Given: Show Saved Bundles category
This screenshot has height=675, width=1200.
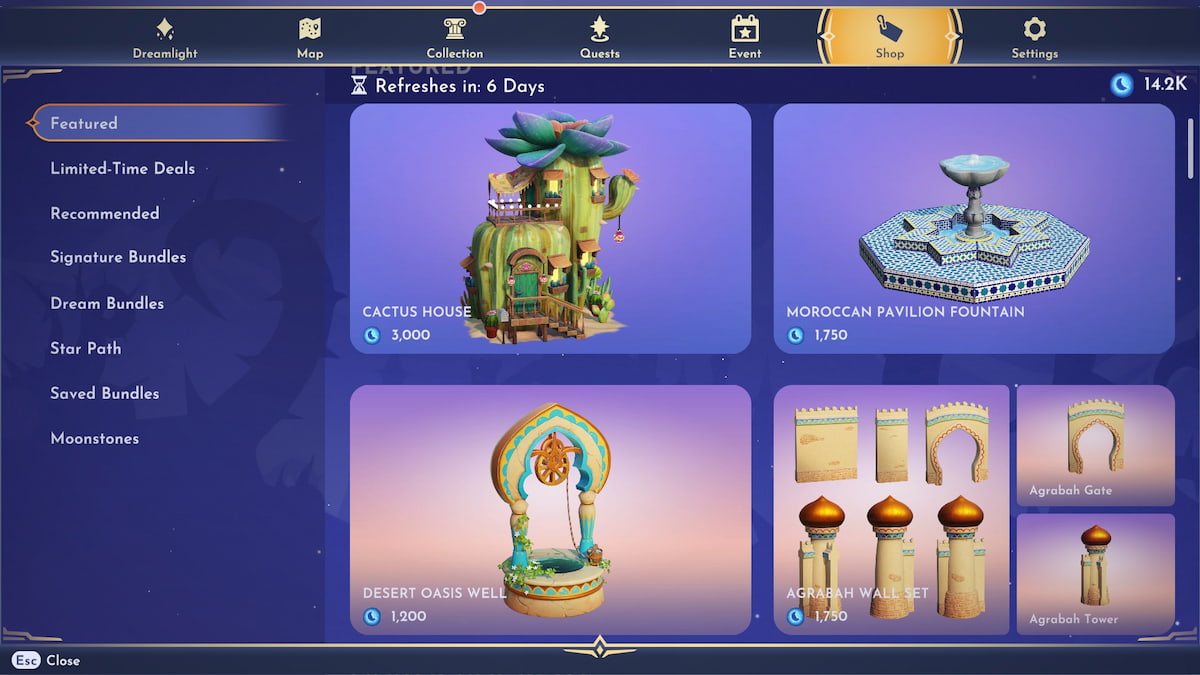Looking at the screenshot, I should 105,393.
